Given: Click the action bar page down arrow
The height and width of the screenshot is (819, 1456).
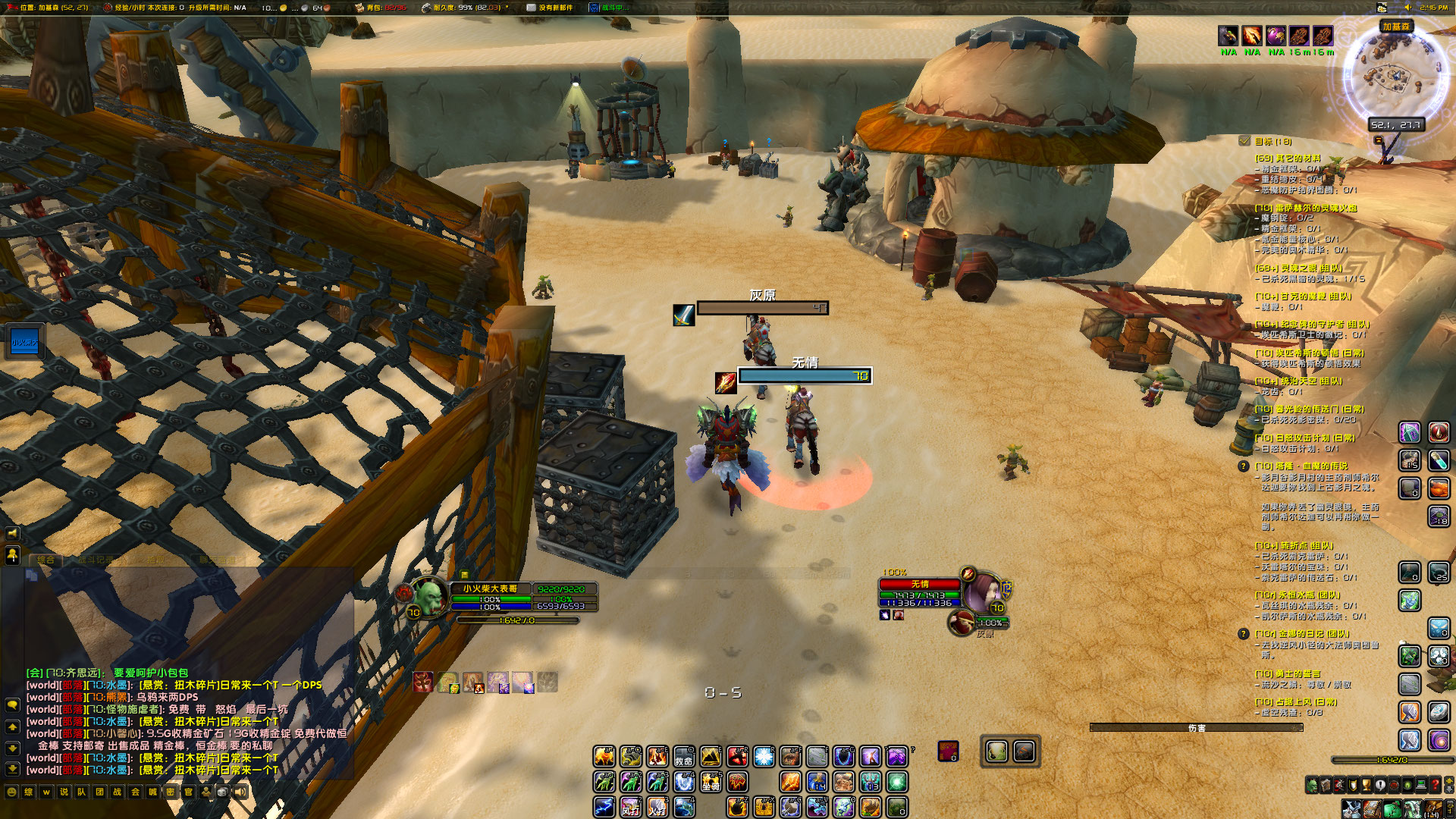Looking at the screenshot, I should [x=1449, y=790].
